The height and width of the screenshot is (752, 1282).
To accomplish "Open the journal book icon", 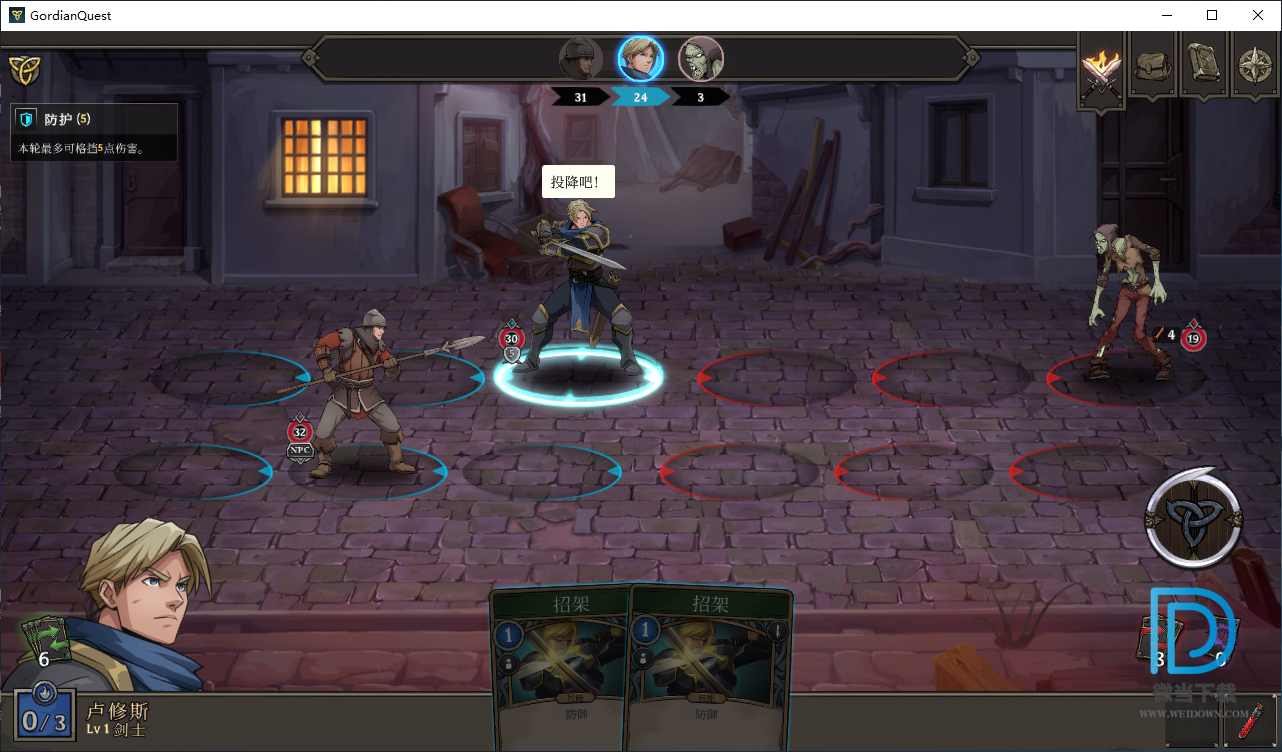I will tap(1203, 66).
